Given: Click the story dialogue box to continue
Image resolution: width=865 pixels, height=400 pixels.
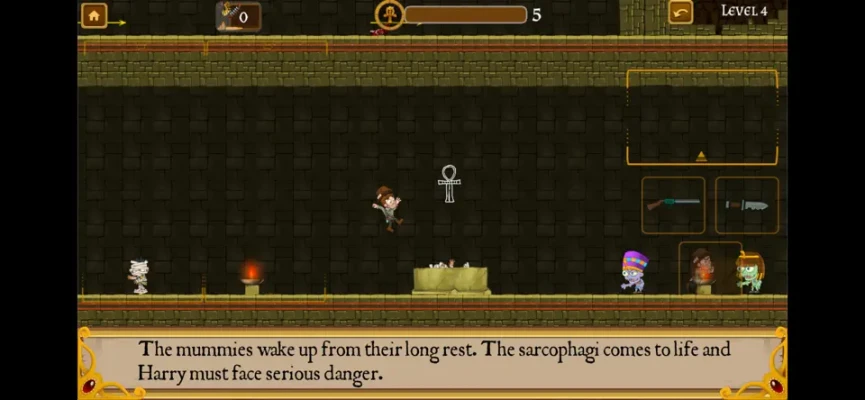Looking at the screenshot, I should (x=432, y=362).
